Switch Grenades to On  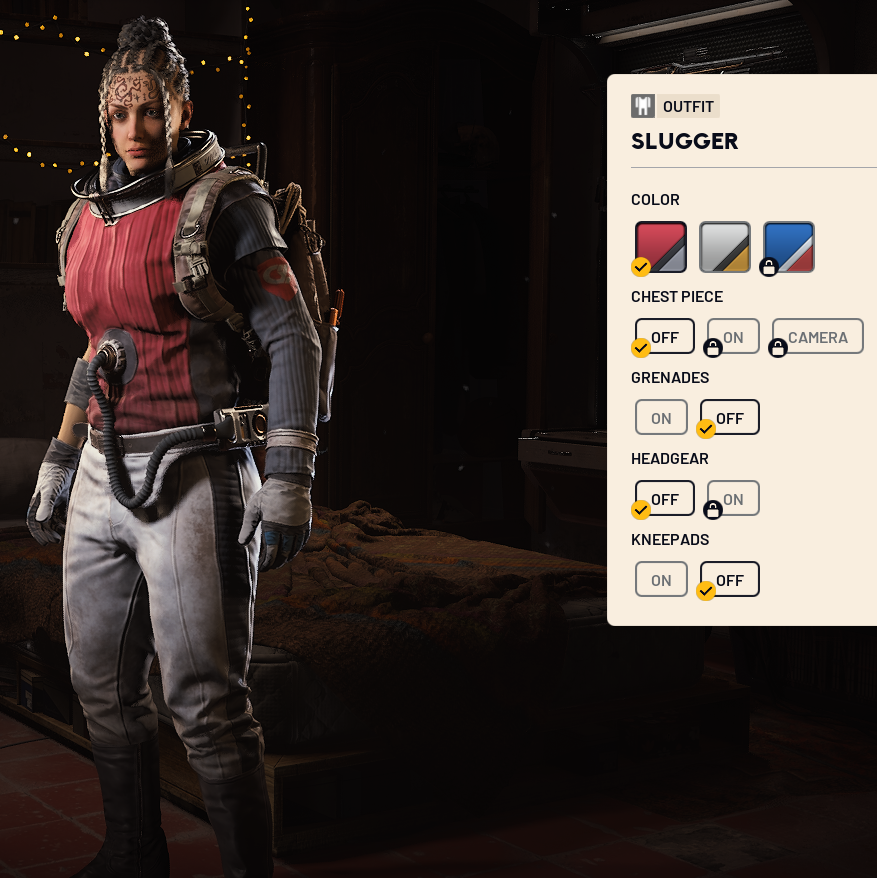coord(661,418)
